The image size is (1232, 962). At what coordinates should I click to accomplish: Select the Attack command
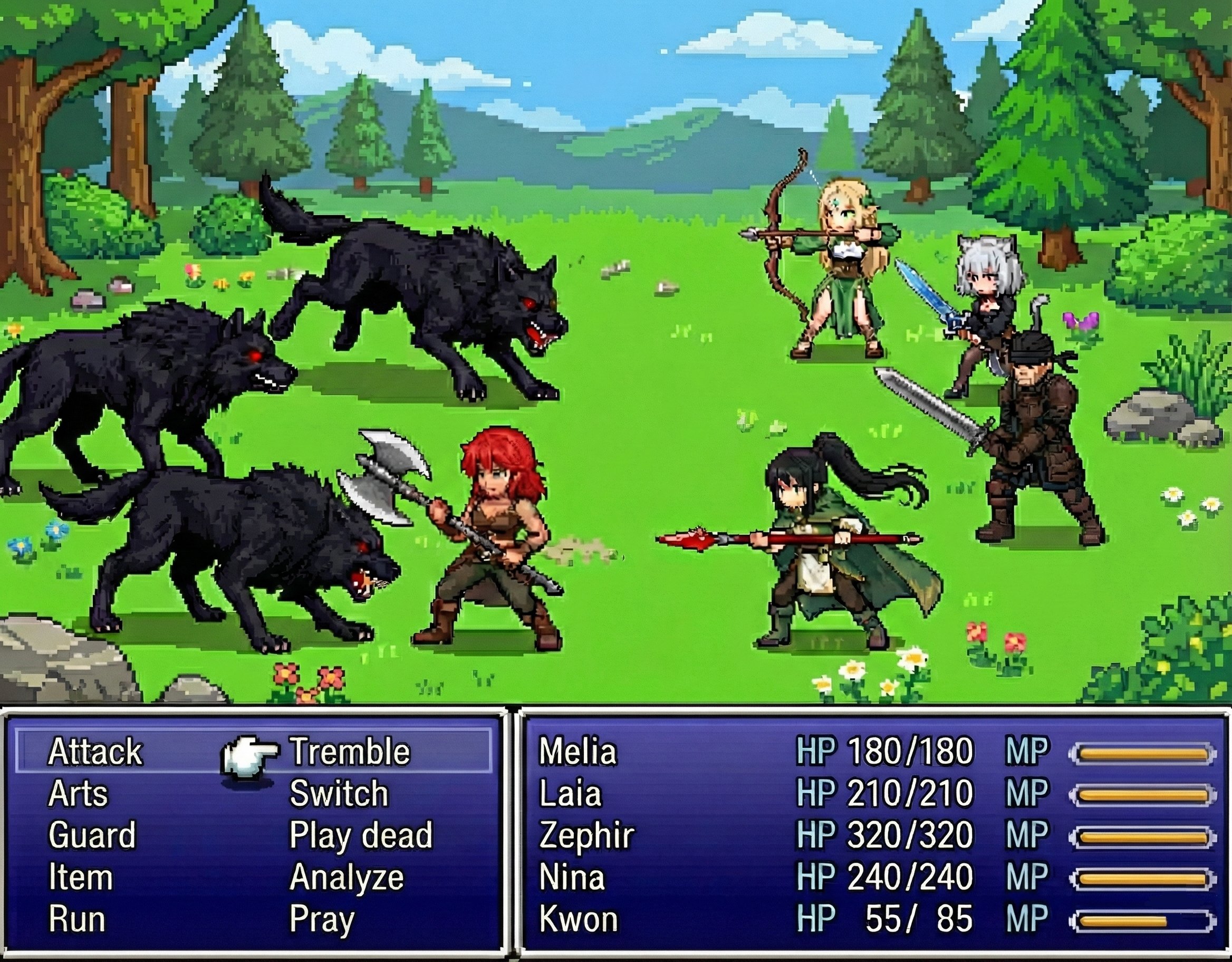point(95,752)
